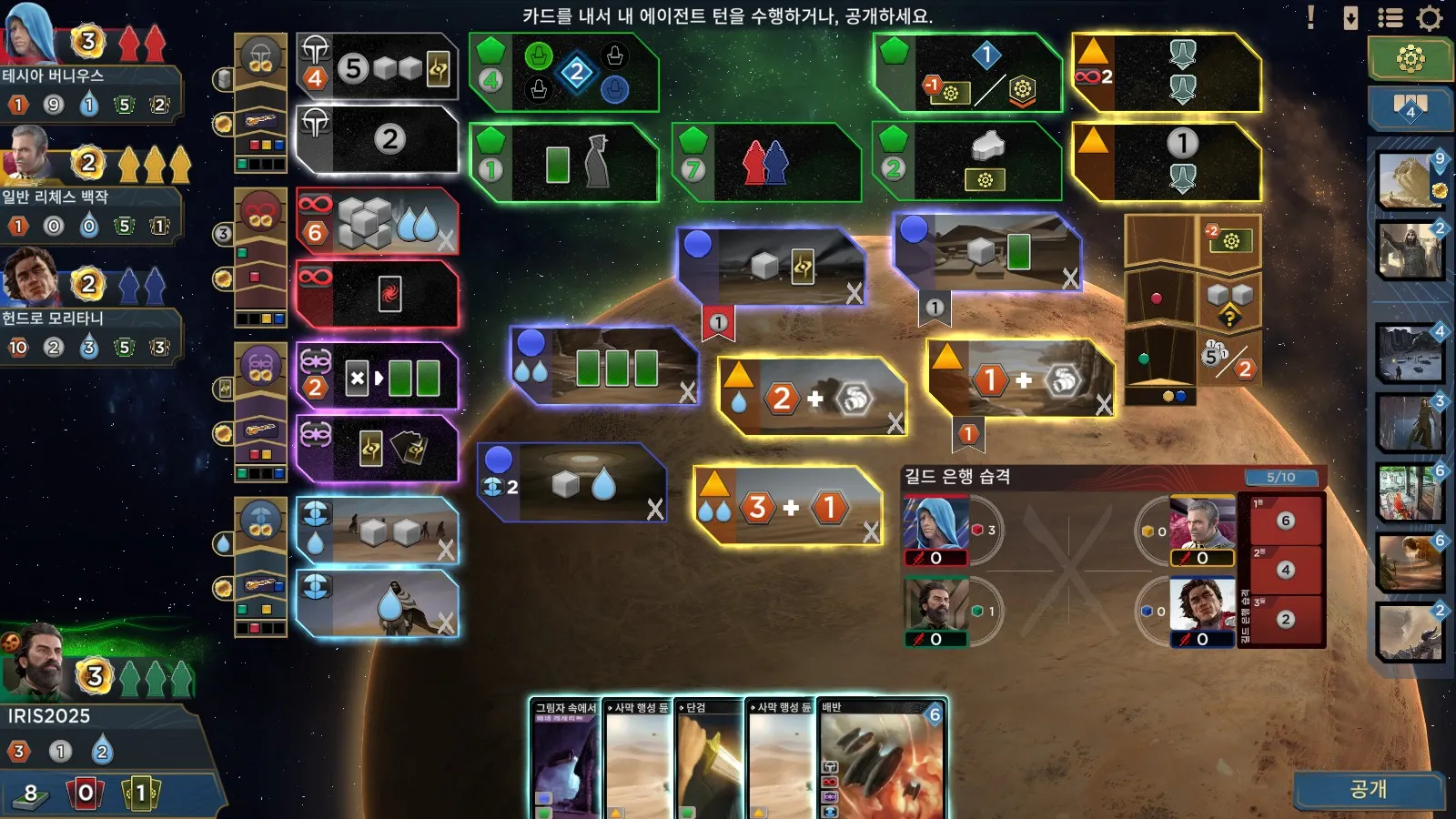Click the card with down-arrow icon
Screen dimensions: 1456x819
(x=1350, y=18)
